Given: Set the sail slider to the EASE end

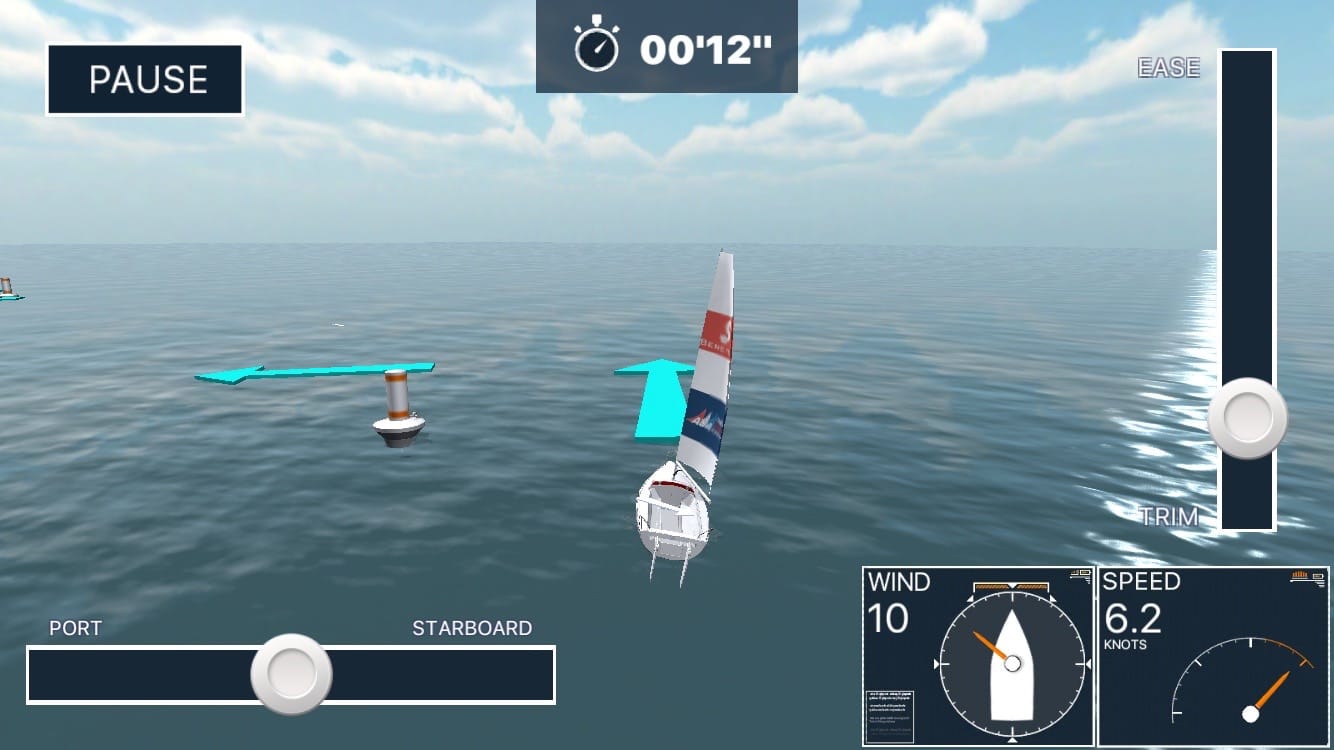Looking at the screenshot, I should click(1247, 70).
